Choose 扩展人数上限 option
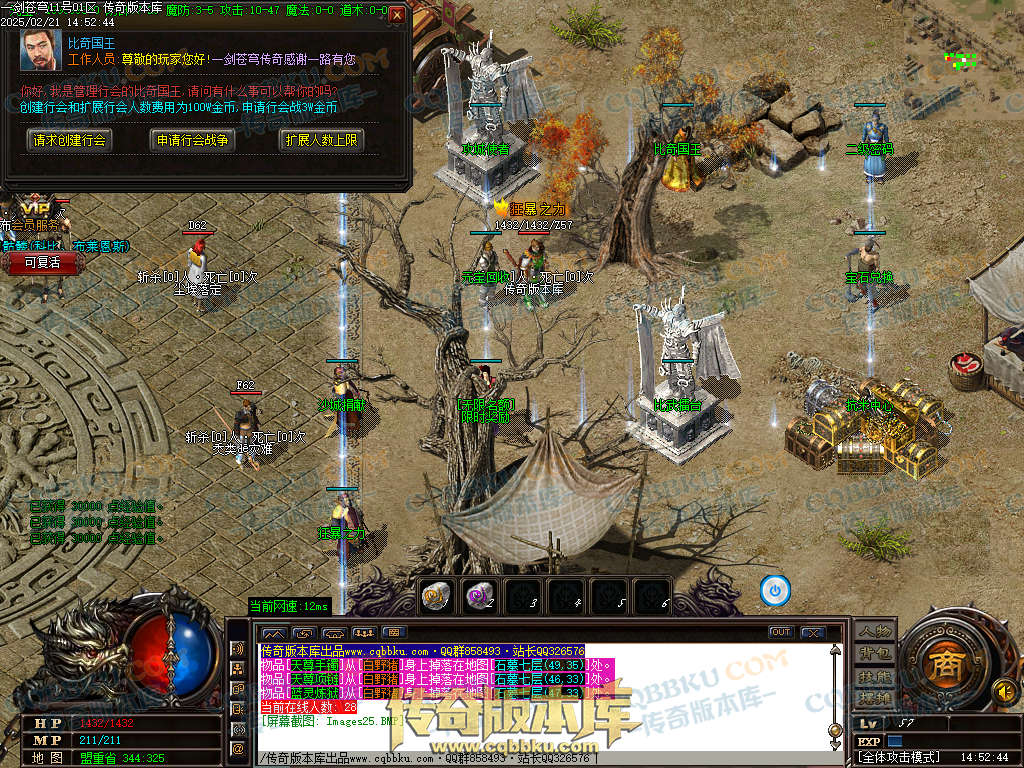This screenshot has height=768, width=1024. pyautogui.click(x=320, y=140)
